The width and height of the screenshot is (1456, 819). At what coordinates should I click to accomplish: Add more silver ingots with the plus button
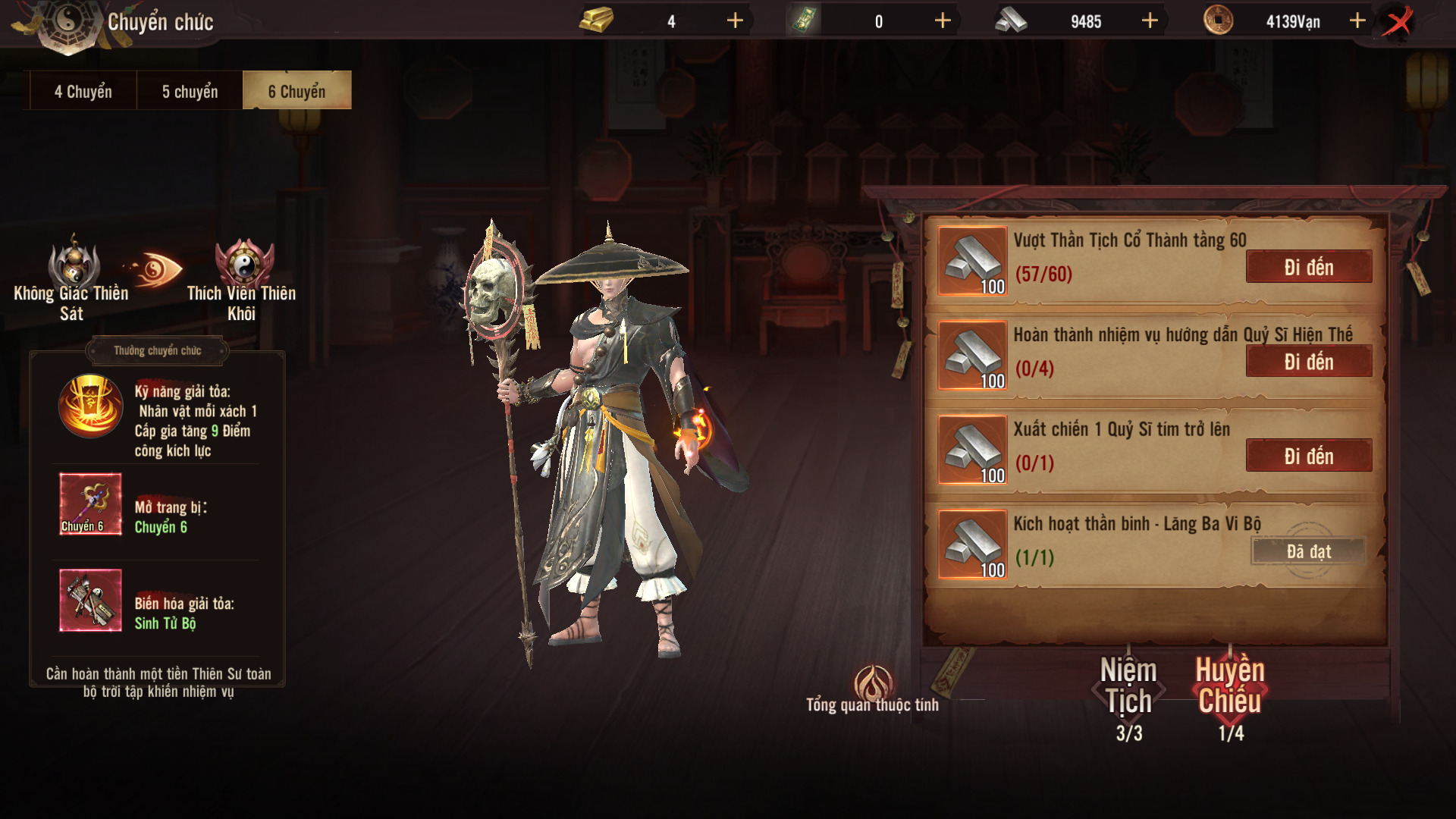pyautogui.click(x=1150, y=21)
